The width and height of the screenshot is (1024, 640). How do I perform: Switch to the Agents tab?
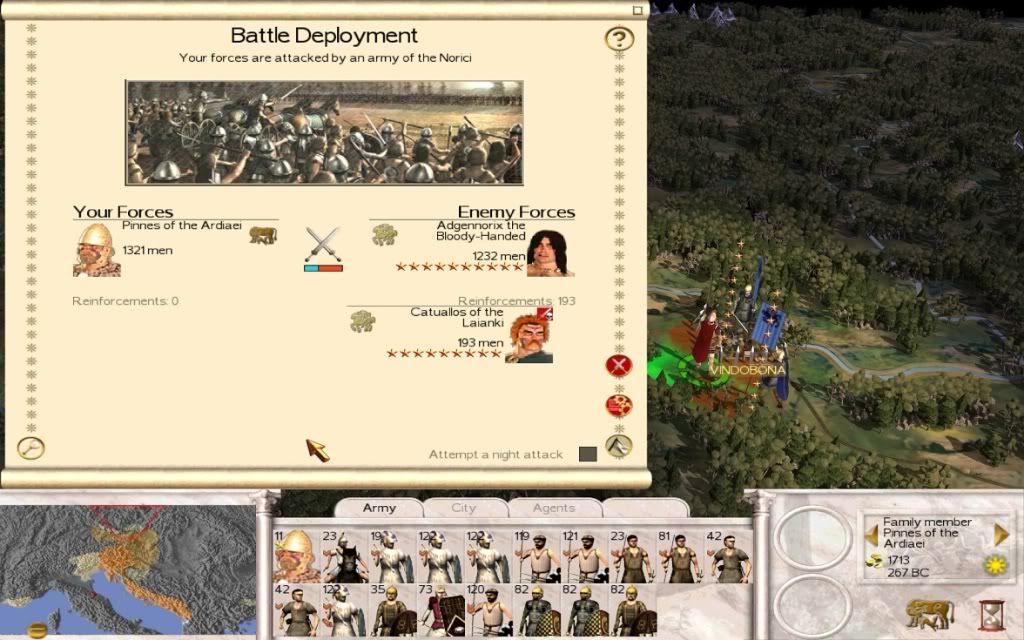point(553,508)
